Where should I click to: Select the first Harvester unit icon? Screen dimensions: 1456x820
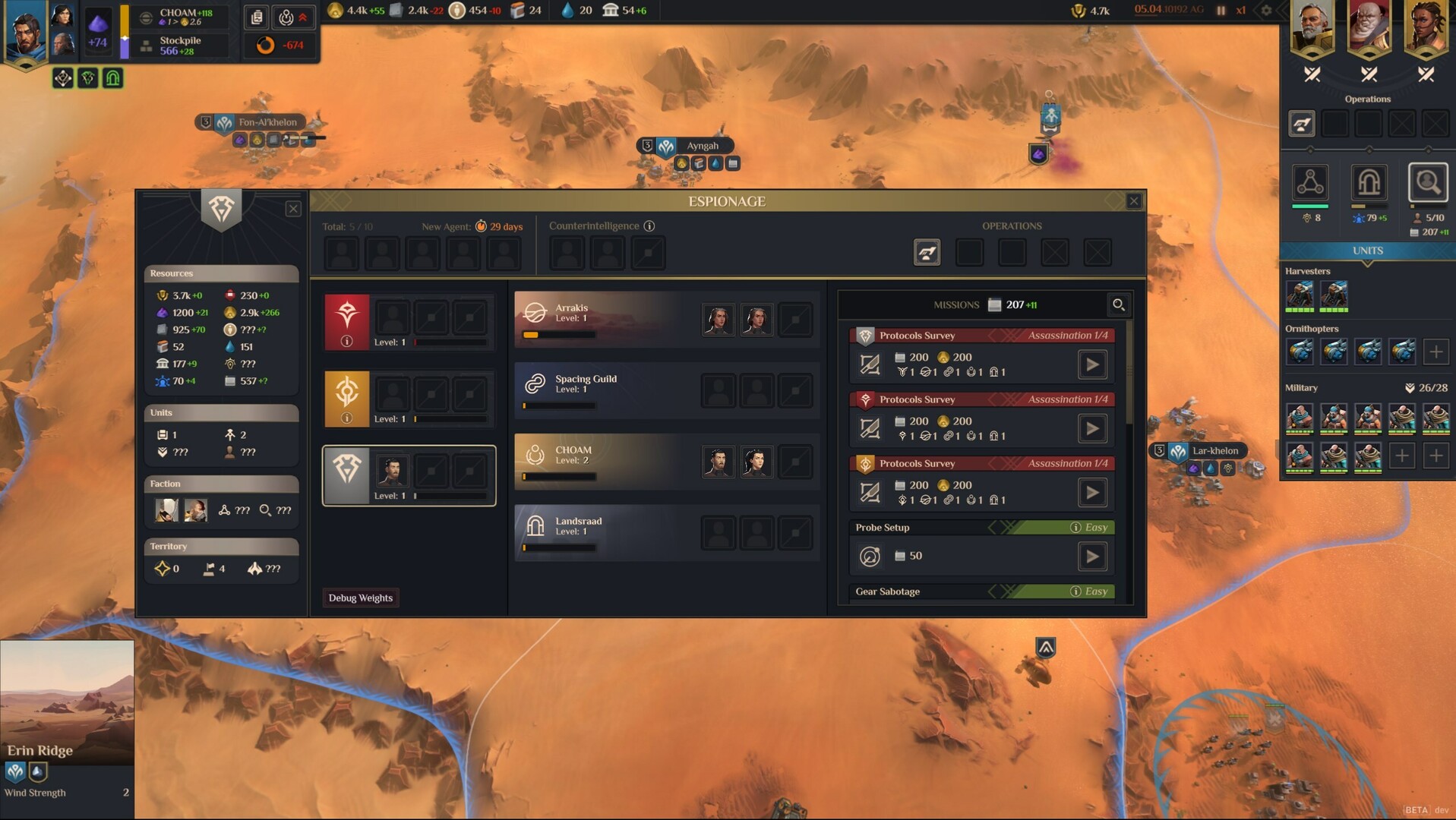(x=1300, y=295)
